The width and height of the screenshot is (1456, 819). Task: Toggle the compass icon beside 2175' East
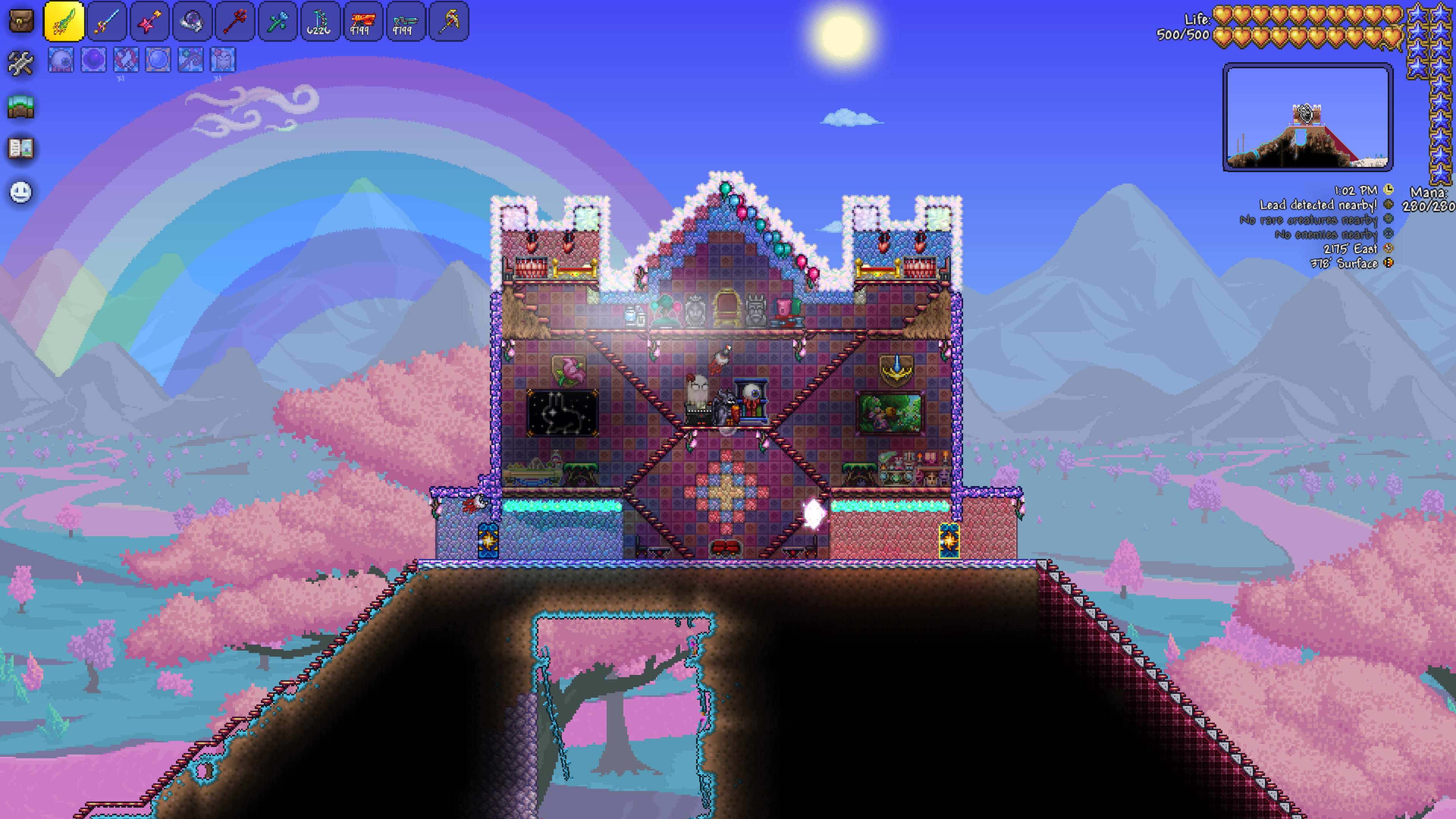pyautogui.click(x=1389, y=248)
